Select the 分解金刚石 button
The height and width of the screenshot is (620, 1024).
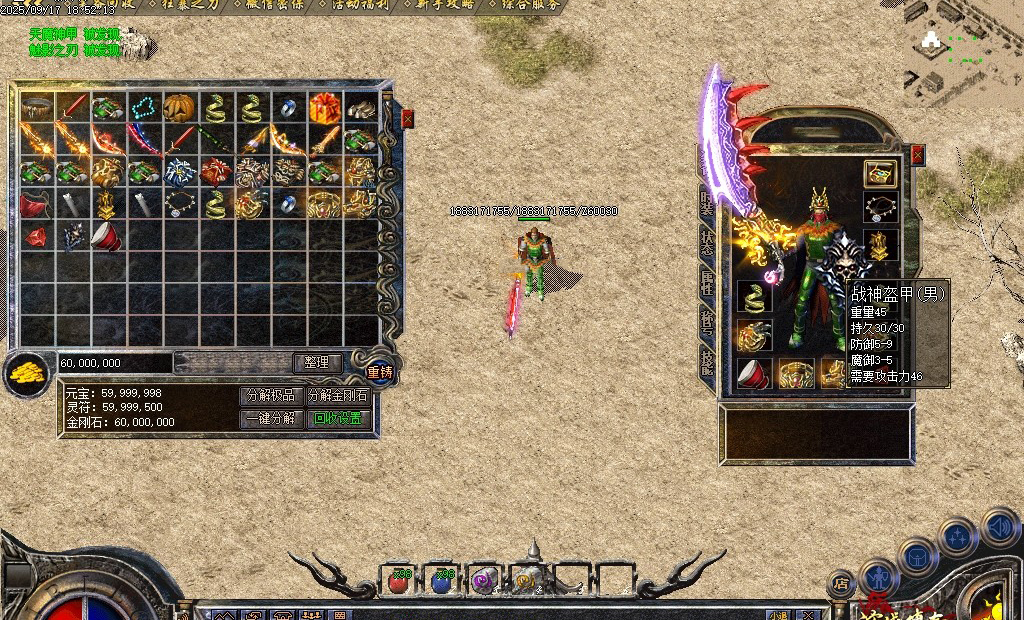click(x=337, y=395)
